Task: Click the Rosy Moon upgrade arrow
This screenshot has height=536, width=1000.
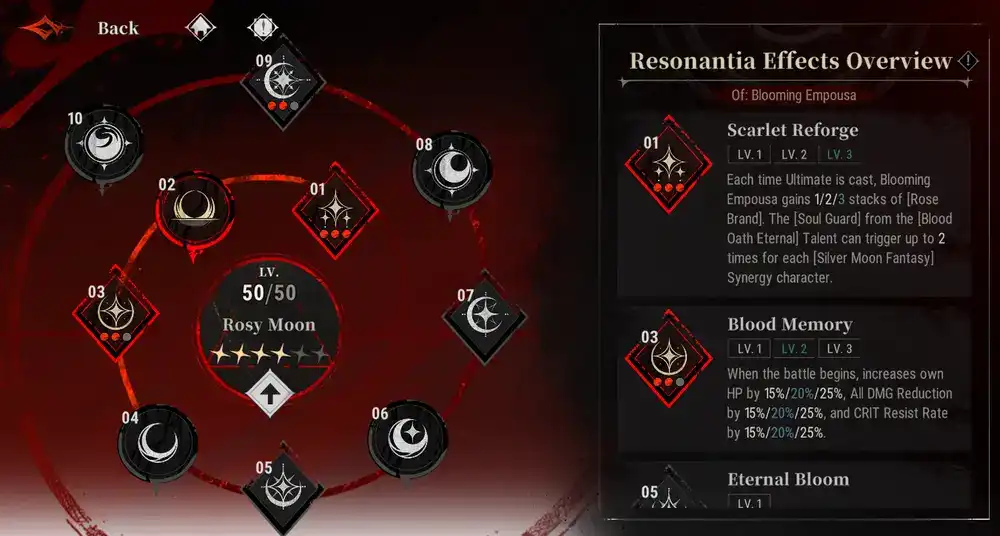Action: (268, 392)
